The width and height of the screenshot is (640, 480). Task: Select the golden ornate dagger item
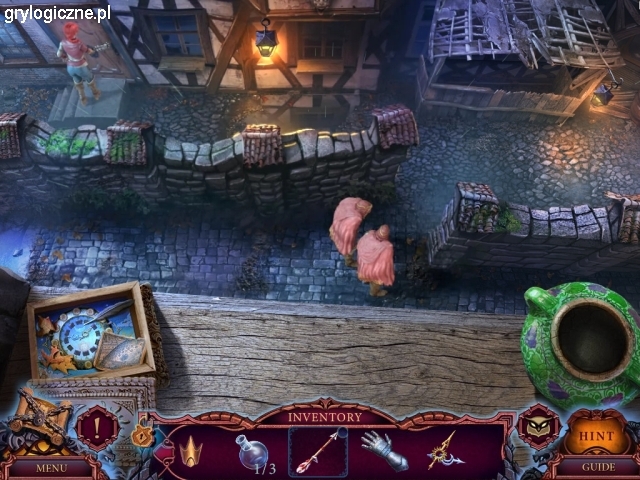[444, 451]
